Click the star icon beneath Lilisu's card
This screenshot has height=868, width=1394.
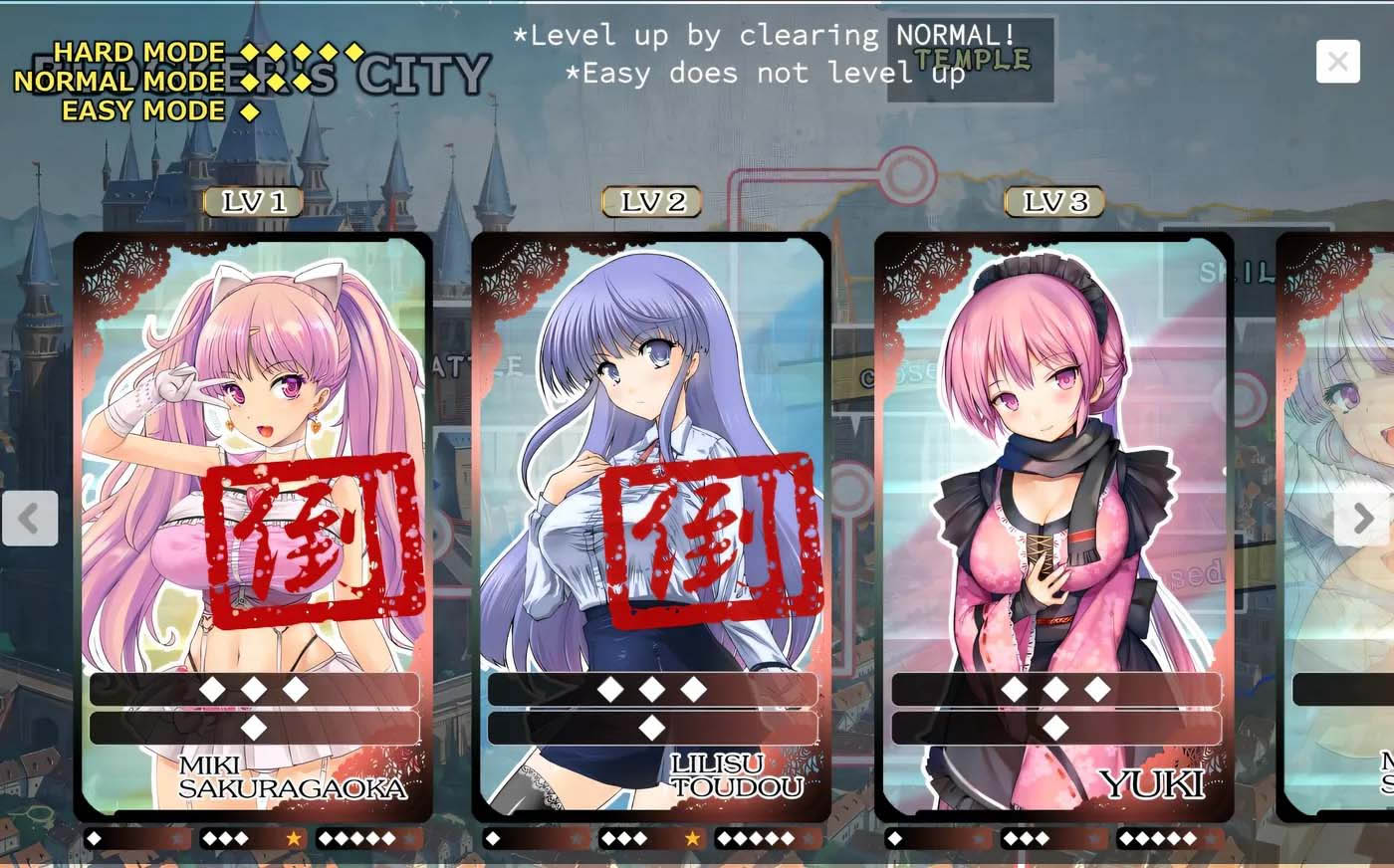(693, 838)
